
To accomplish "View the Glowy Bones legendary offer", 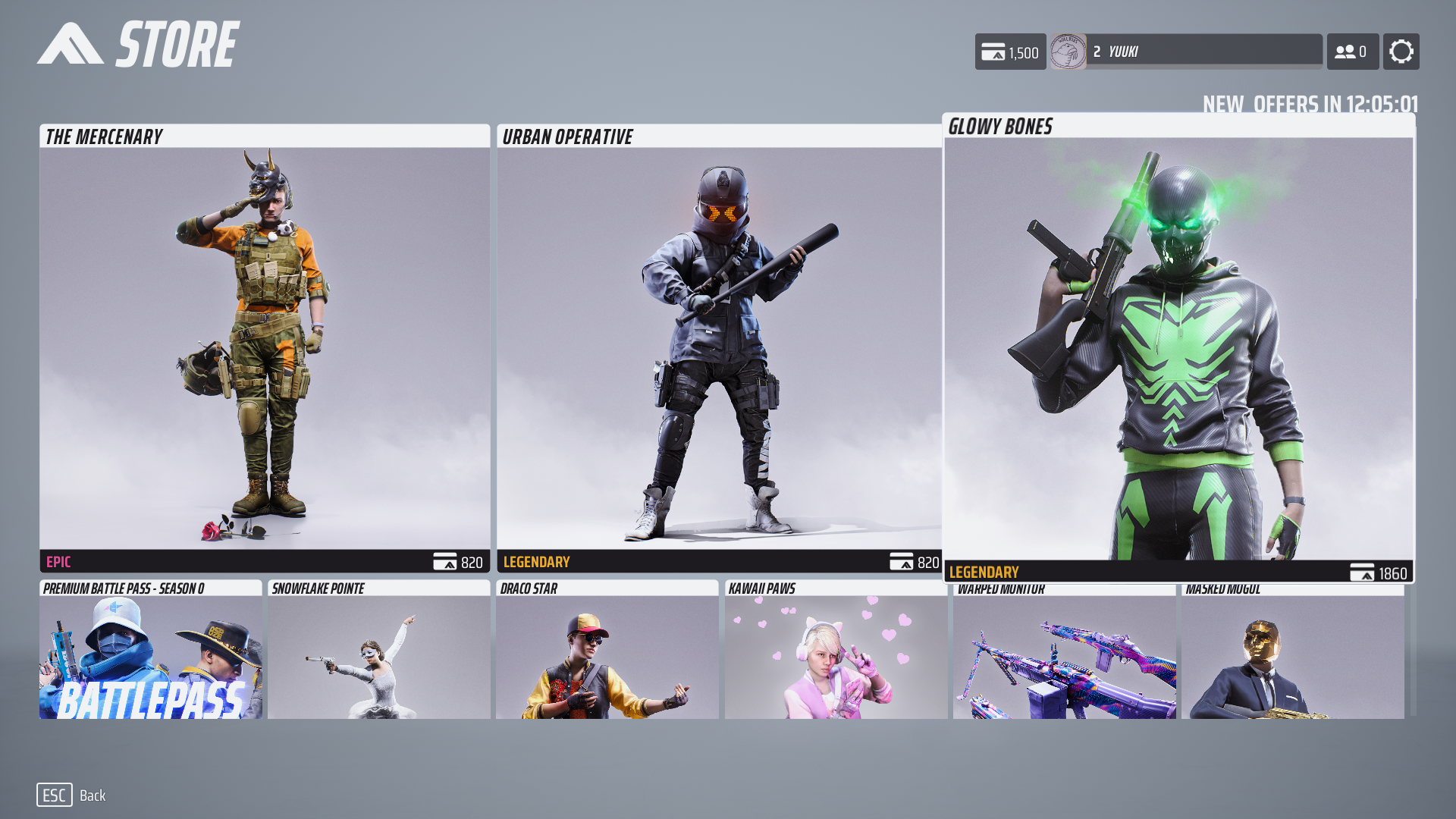I will pyautogui.click(x=1178, y=348).
